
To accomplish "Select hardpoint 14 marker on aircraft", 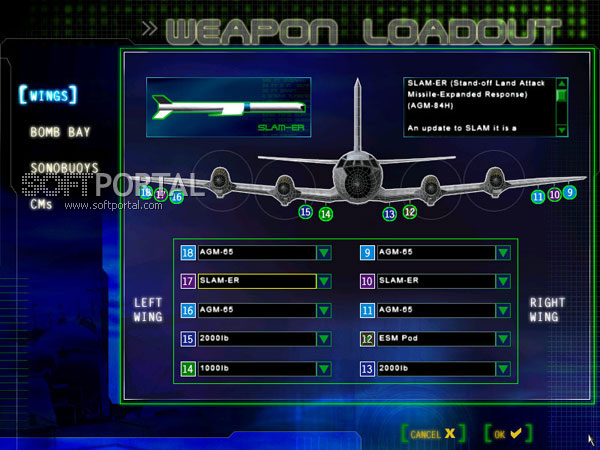I will [326, 213].
